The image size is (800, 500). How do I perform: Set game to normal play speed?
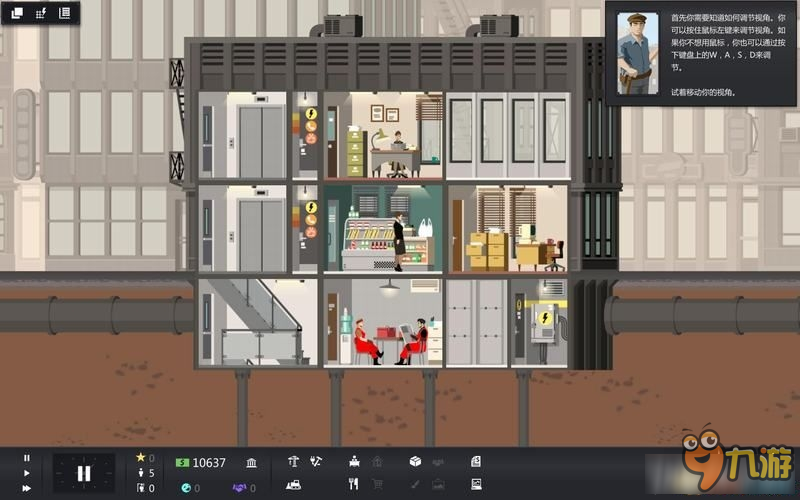(27, 473)
